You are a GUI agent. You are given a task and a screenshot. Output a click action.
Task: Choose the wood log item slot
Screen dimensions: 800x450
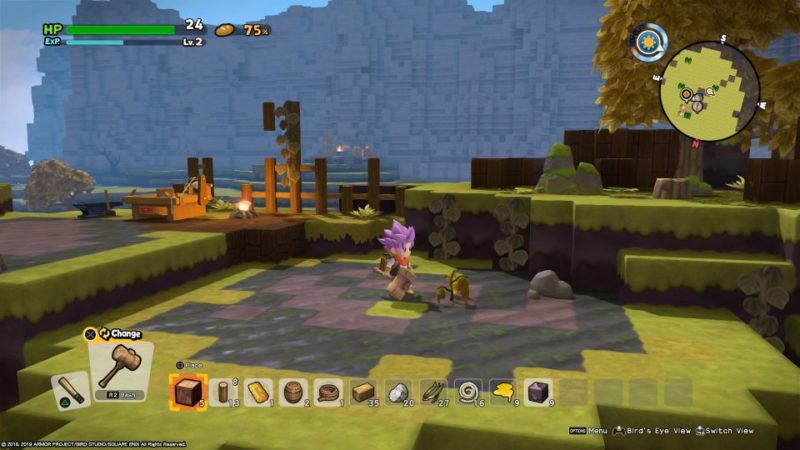tap(222, 391)
